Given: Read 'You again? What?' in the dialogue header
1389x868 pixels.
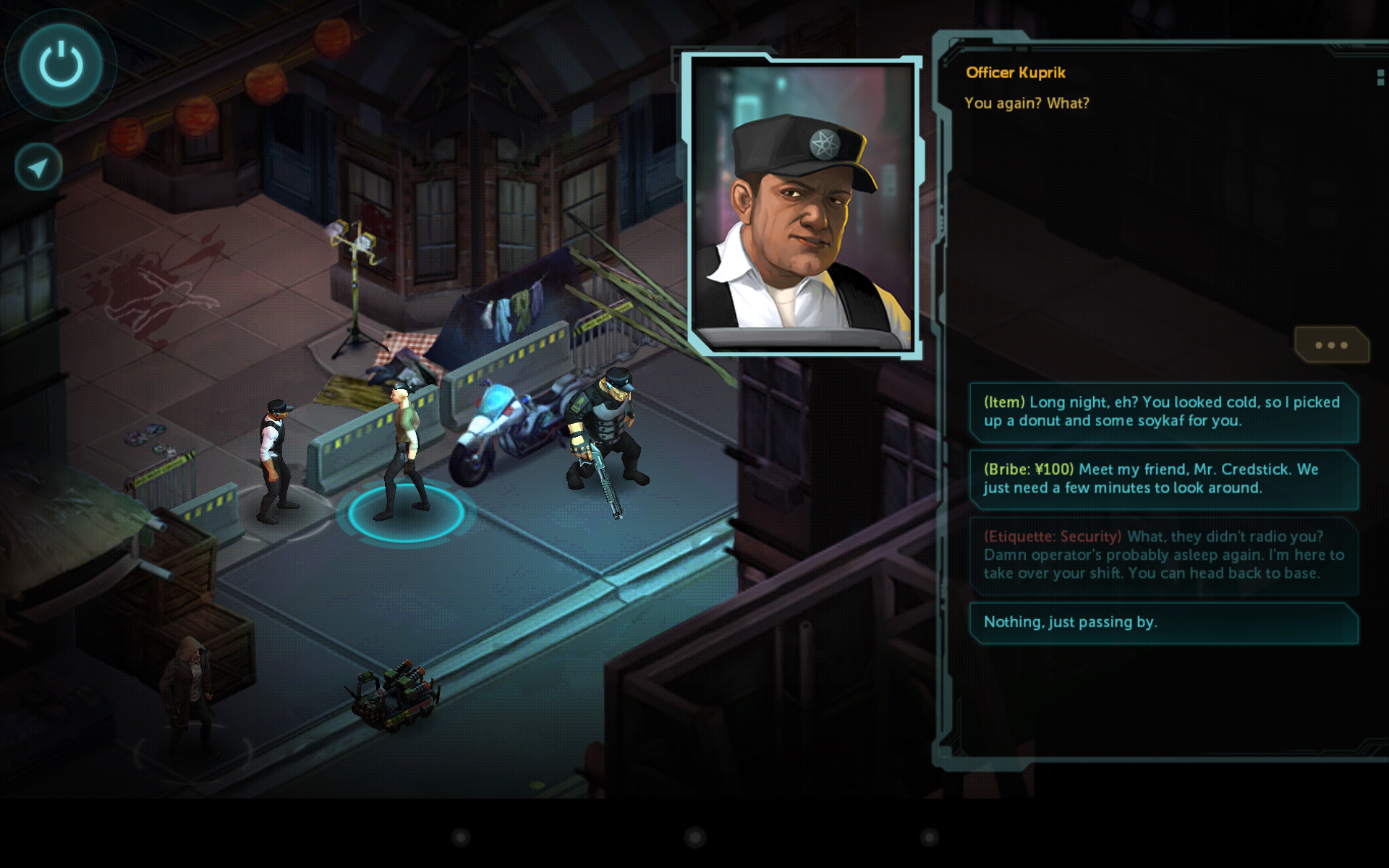Looking at the screenshot, I should tap(1027, 103).
